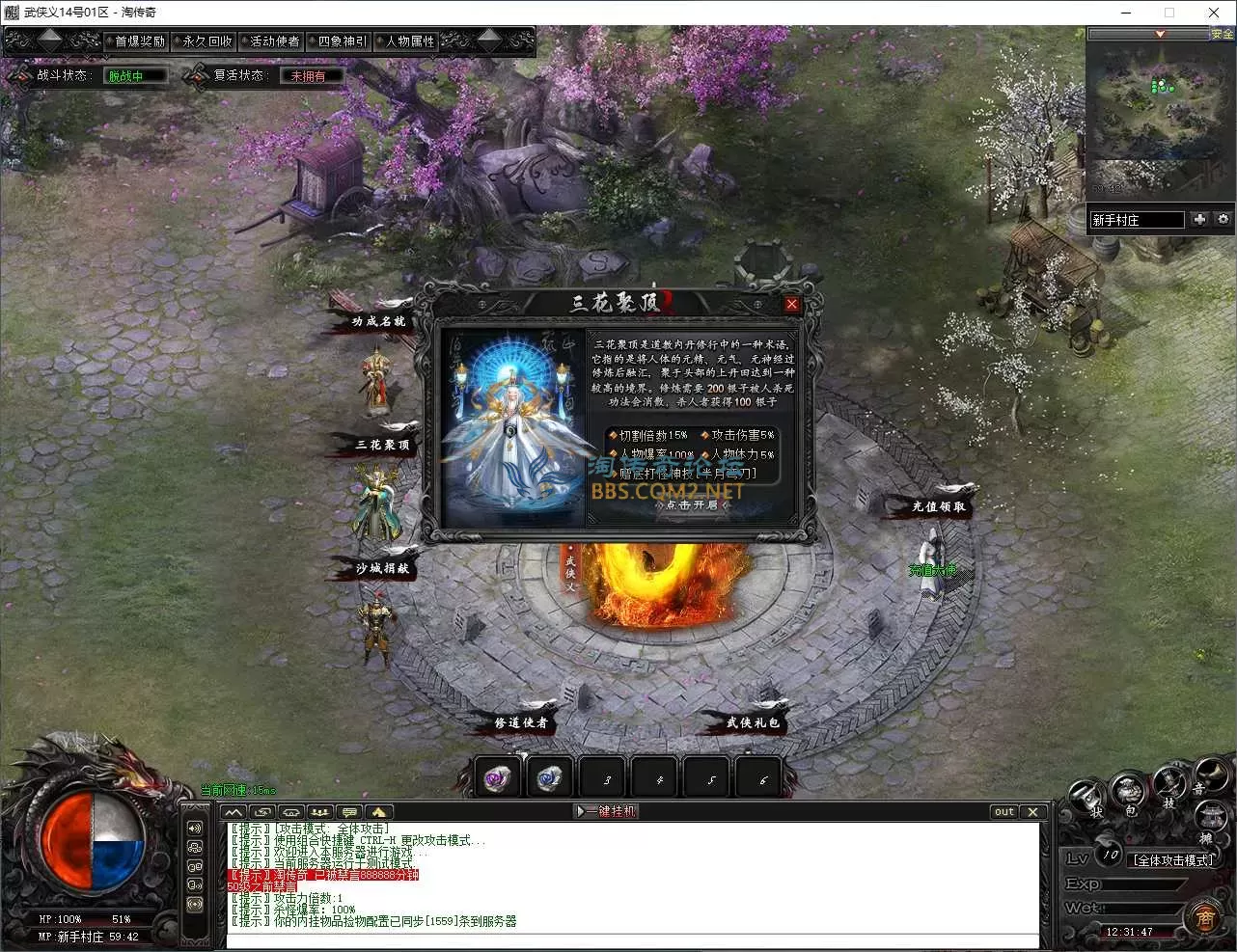Start auto-play with 一键挂机 button

(608, 811)
